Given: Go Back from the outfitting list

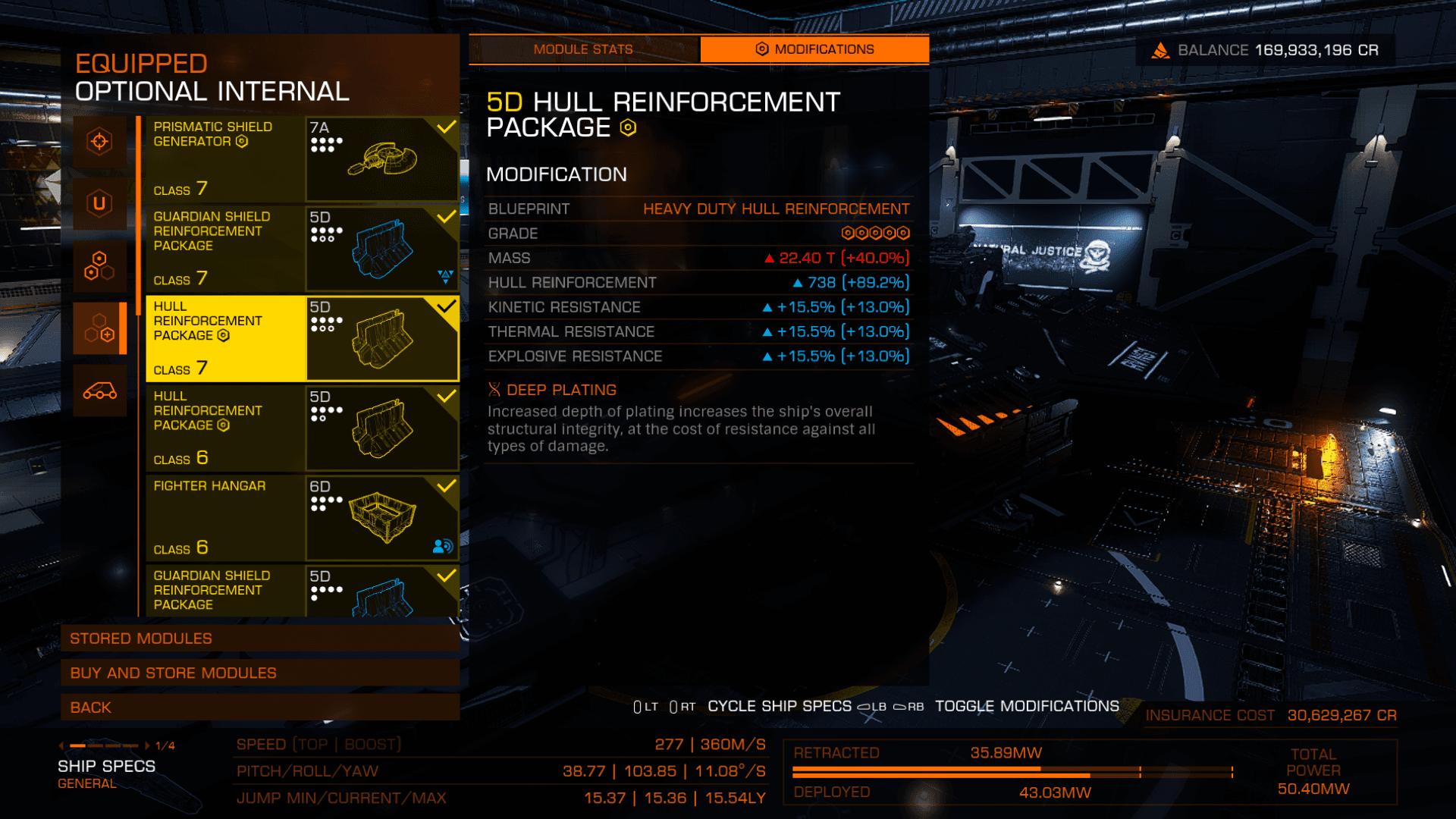Looking at the screenshot, I should click(259, 708).
